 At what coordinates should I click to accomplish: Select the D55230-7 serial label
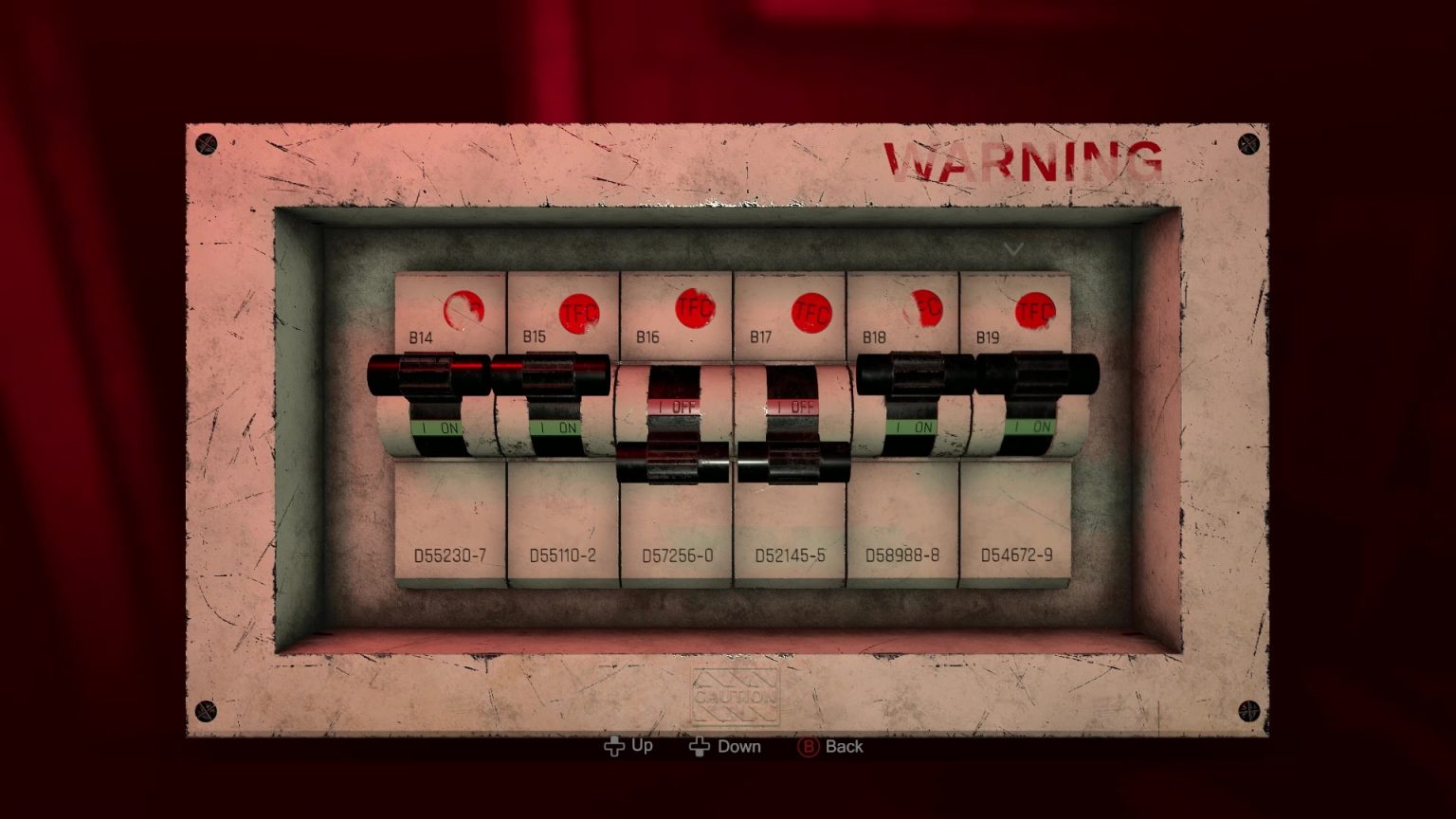click(452, 557)
